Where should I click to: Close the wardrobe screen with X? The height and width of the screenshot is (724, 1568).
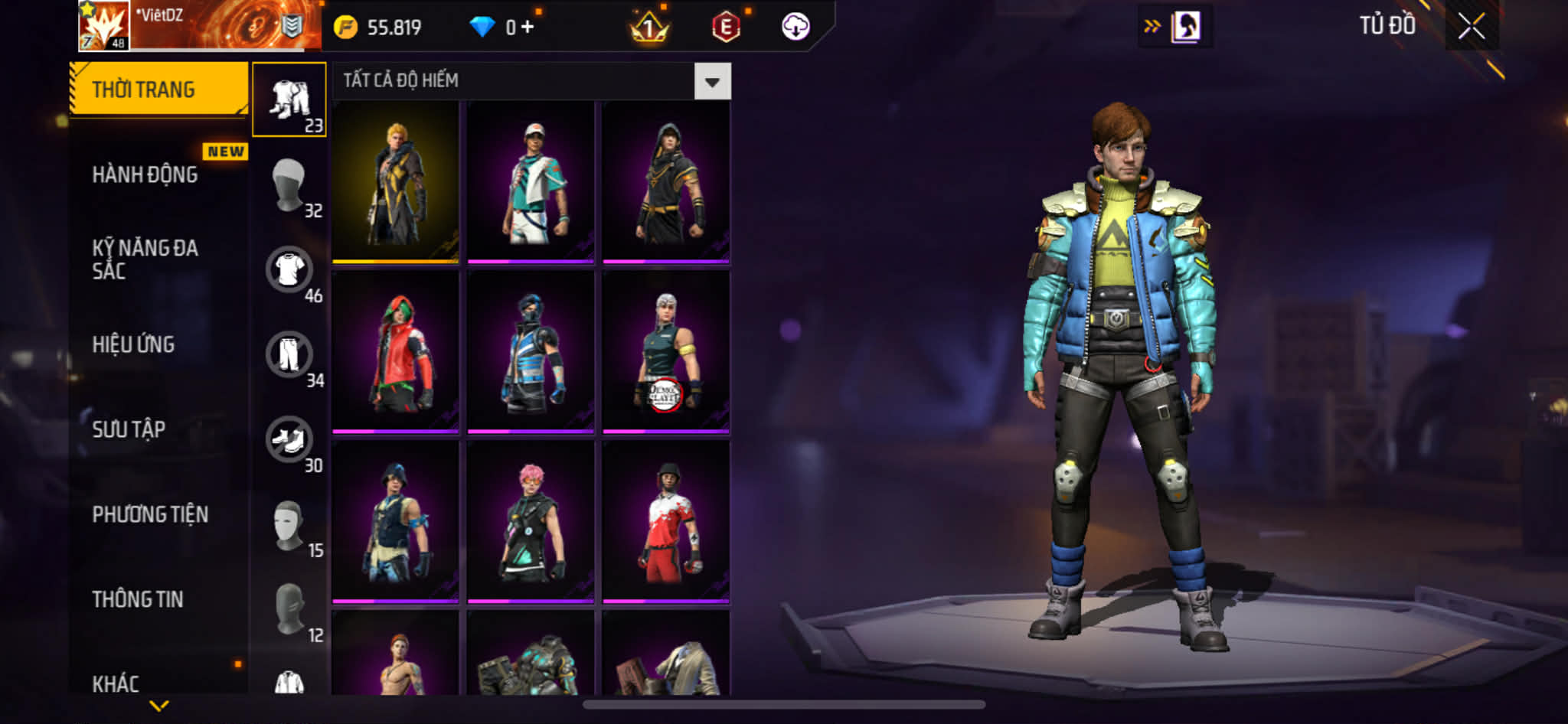point(1471,27)
